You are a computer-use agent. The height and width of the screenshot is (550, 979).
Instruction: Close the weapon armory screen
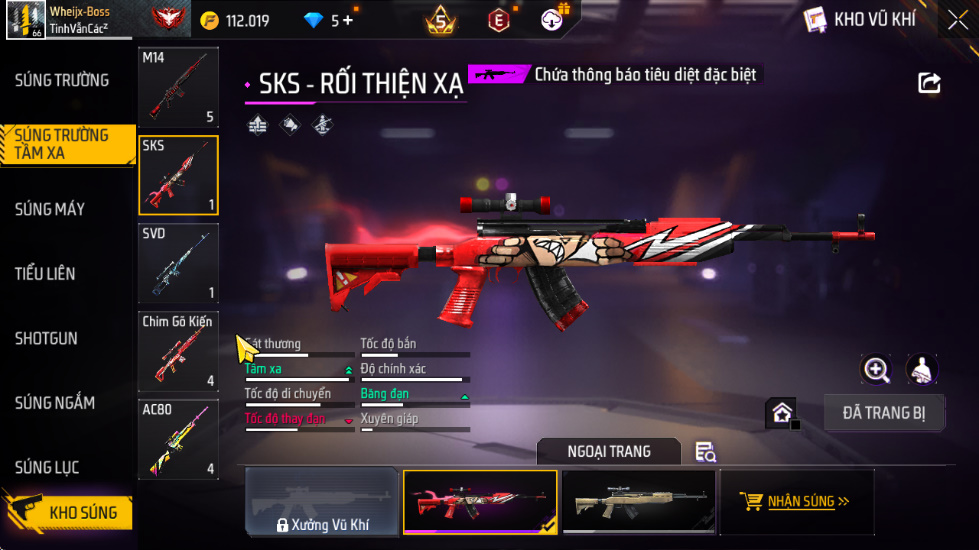coord(956,20)
